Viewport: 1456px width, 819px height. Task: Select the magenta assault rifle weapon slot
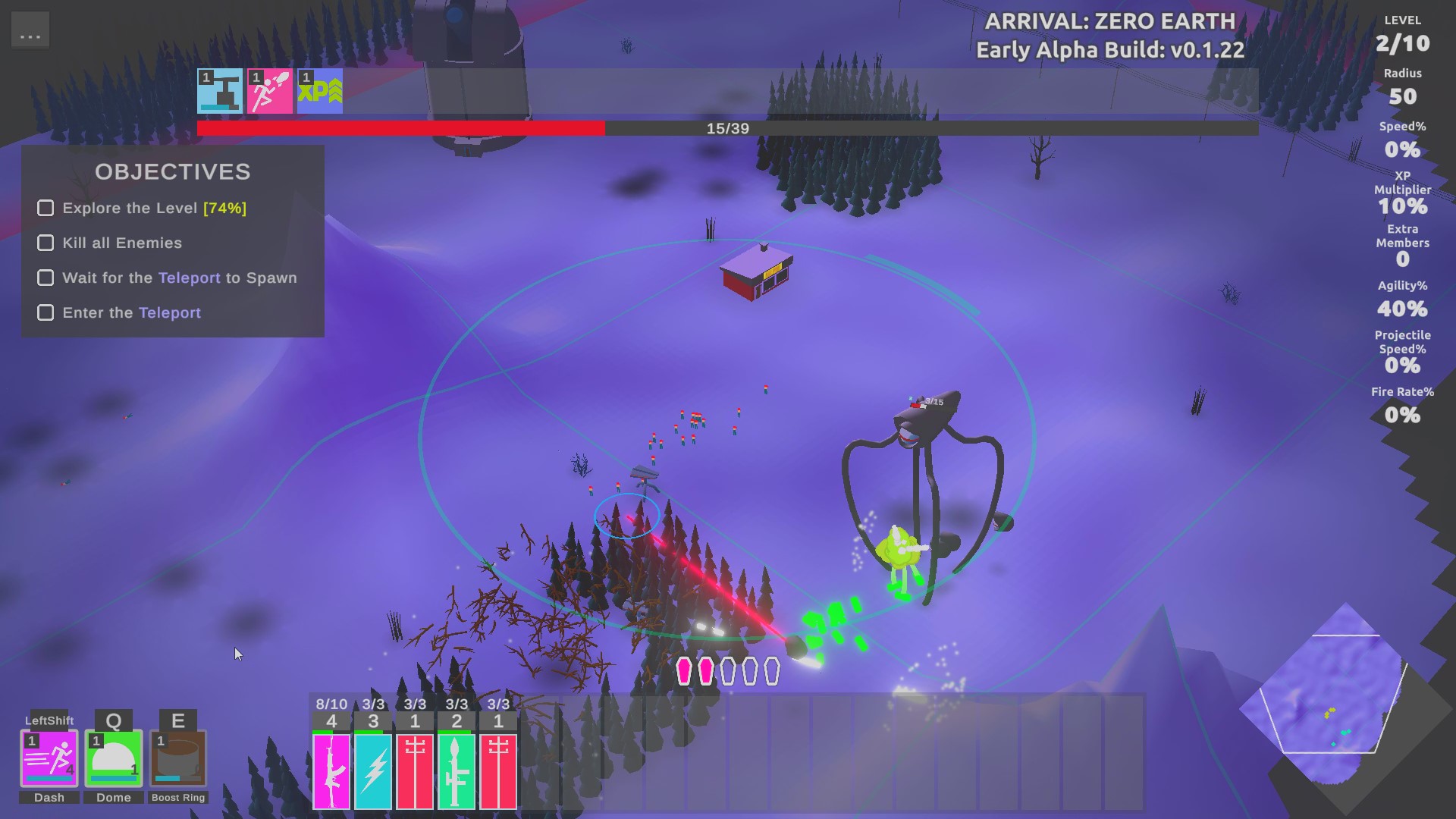331,770
